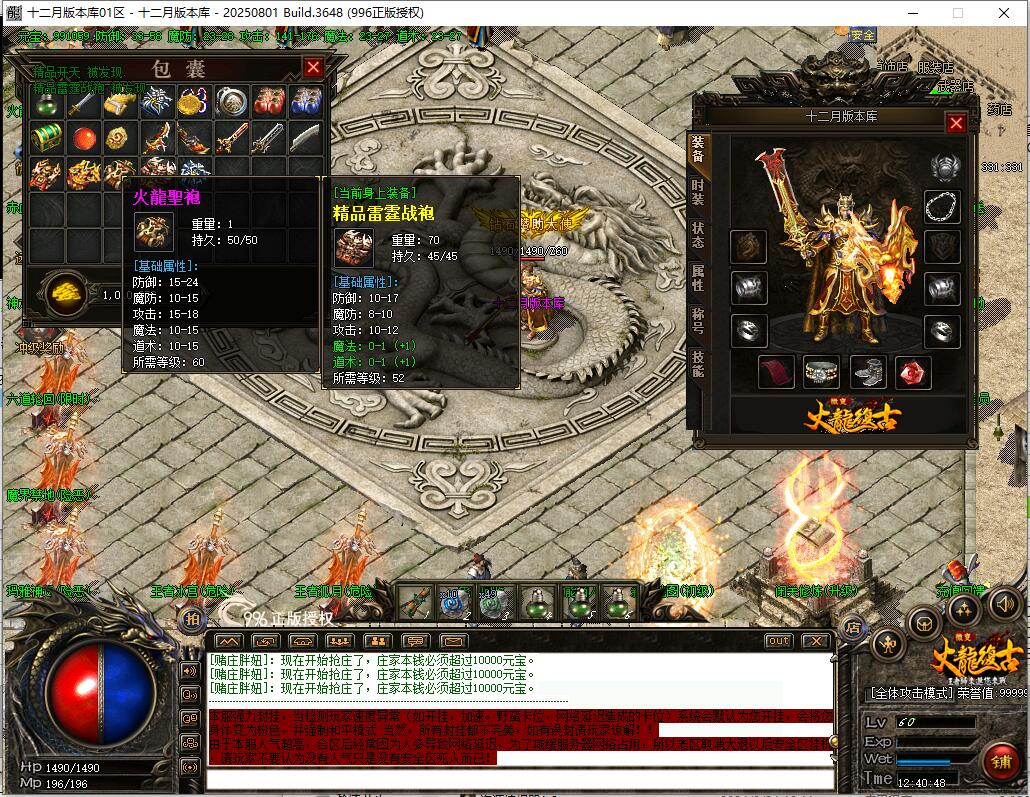Select the 称号 title tab
The width and height of the screenshot is (1030, 797).
697,321
